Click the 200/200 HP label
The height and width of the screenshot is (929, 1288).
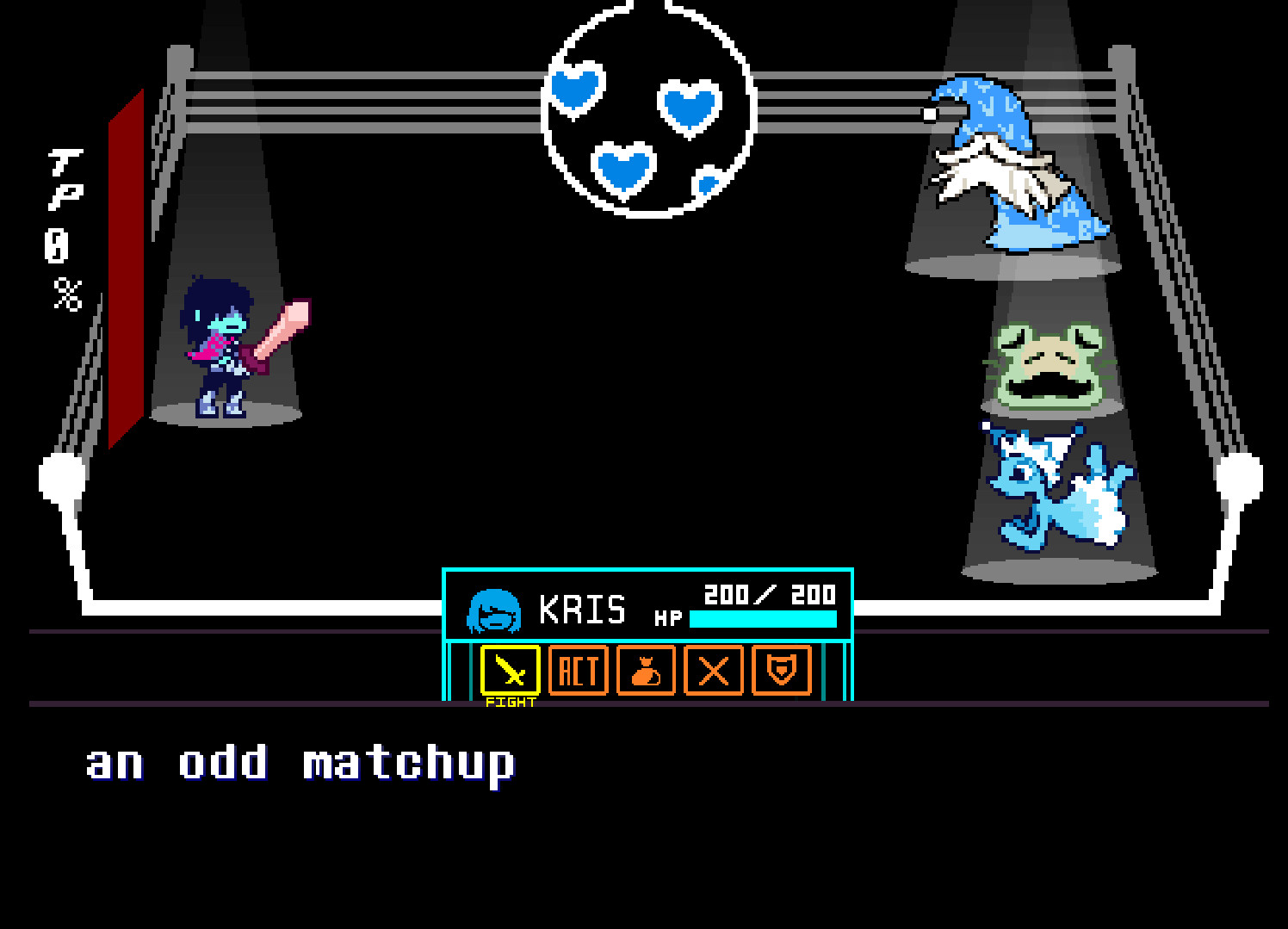pos(769,592)
